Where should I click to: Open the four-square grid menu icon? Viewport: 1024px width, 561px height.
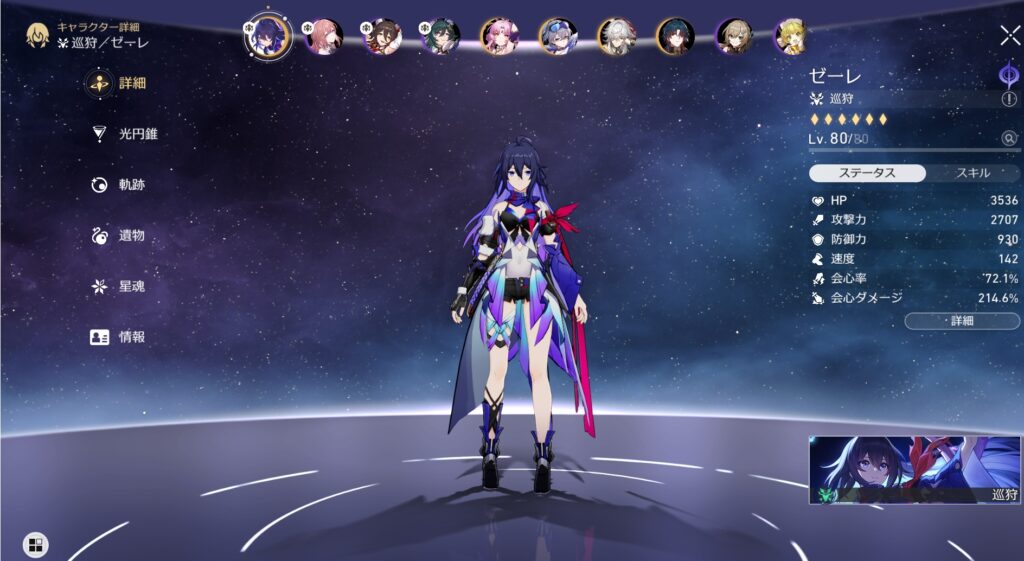(35, 545)
